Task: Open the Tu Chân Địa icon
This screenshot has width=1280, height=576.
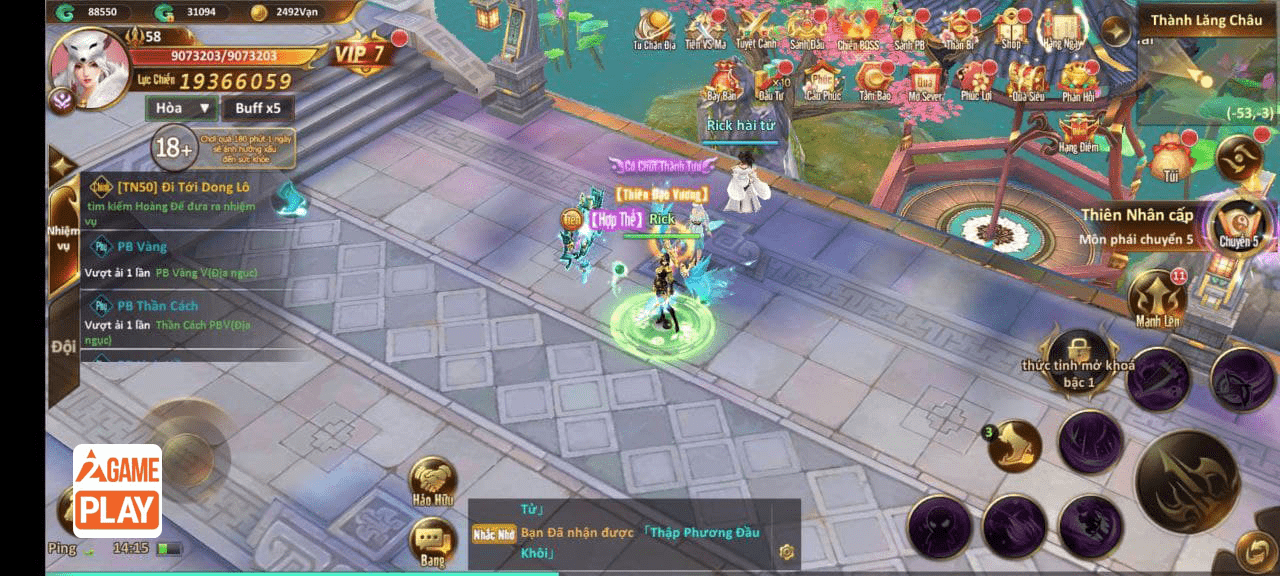Action: (x=654, y=29)
